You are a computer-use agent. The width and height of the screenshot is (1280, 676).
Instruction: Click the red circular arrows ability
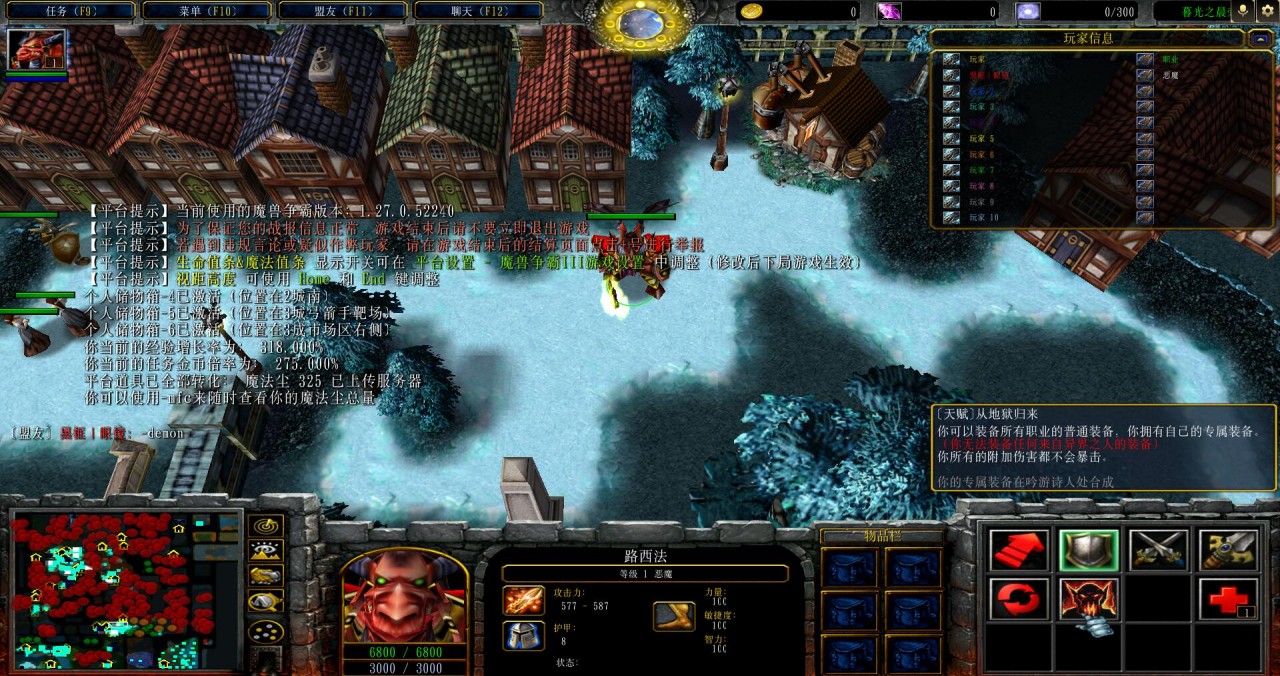pyautogui.click(x=1019, y=599)
